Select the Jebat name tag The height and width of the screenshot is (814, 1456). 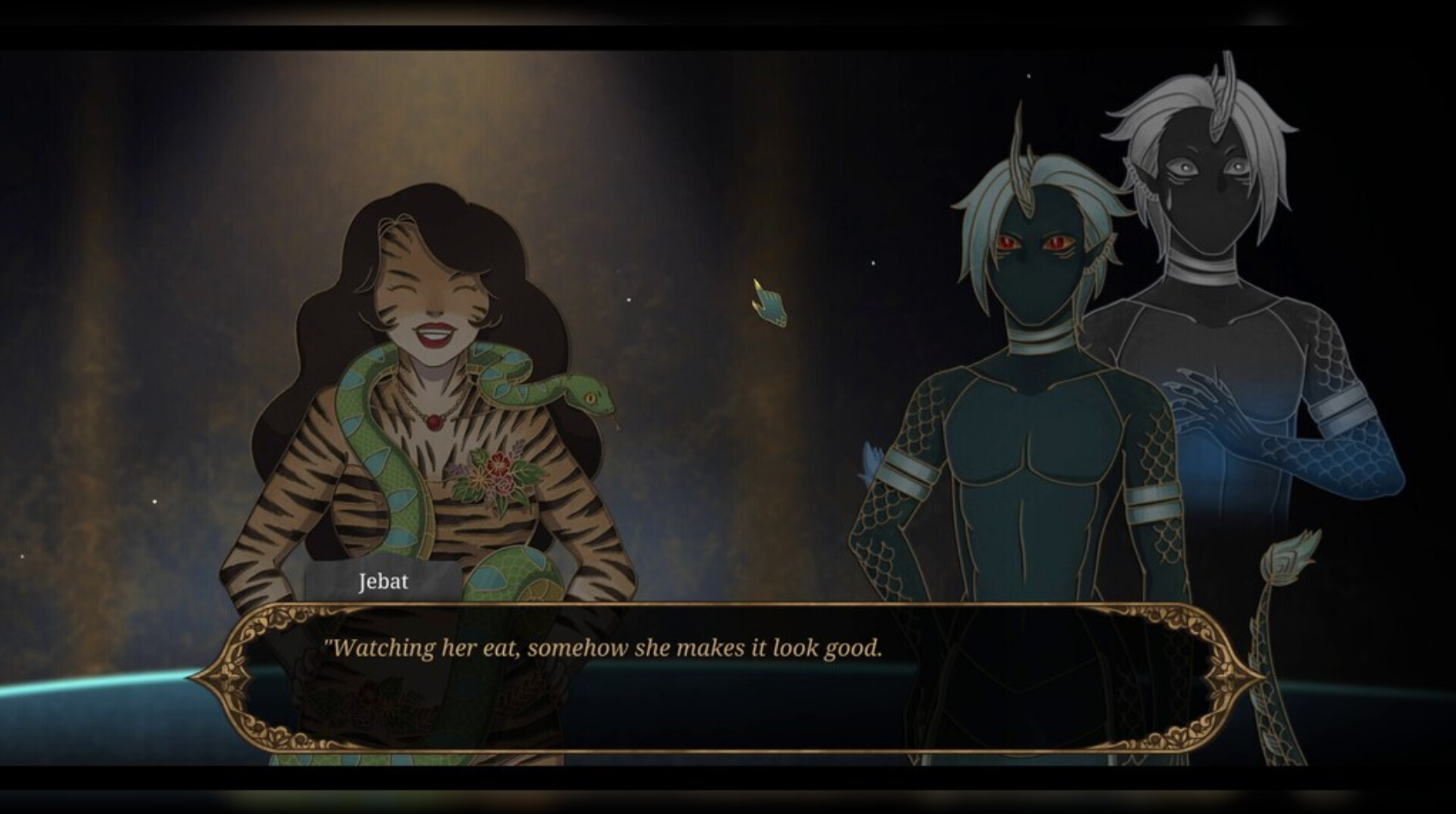[x=383, y=582]
